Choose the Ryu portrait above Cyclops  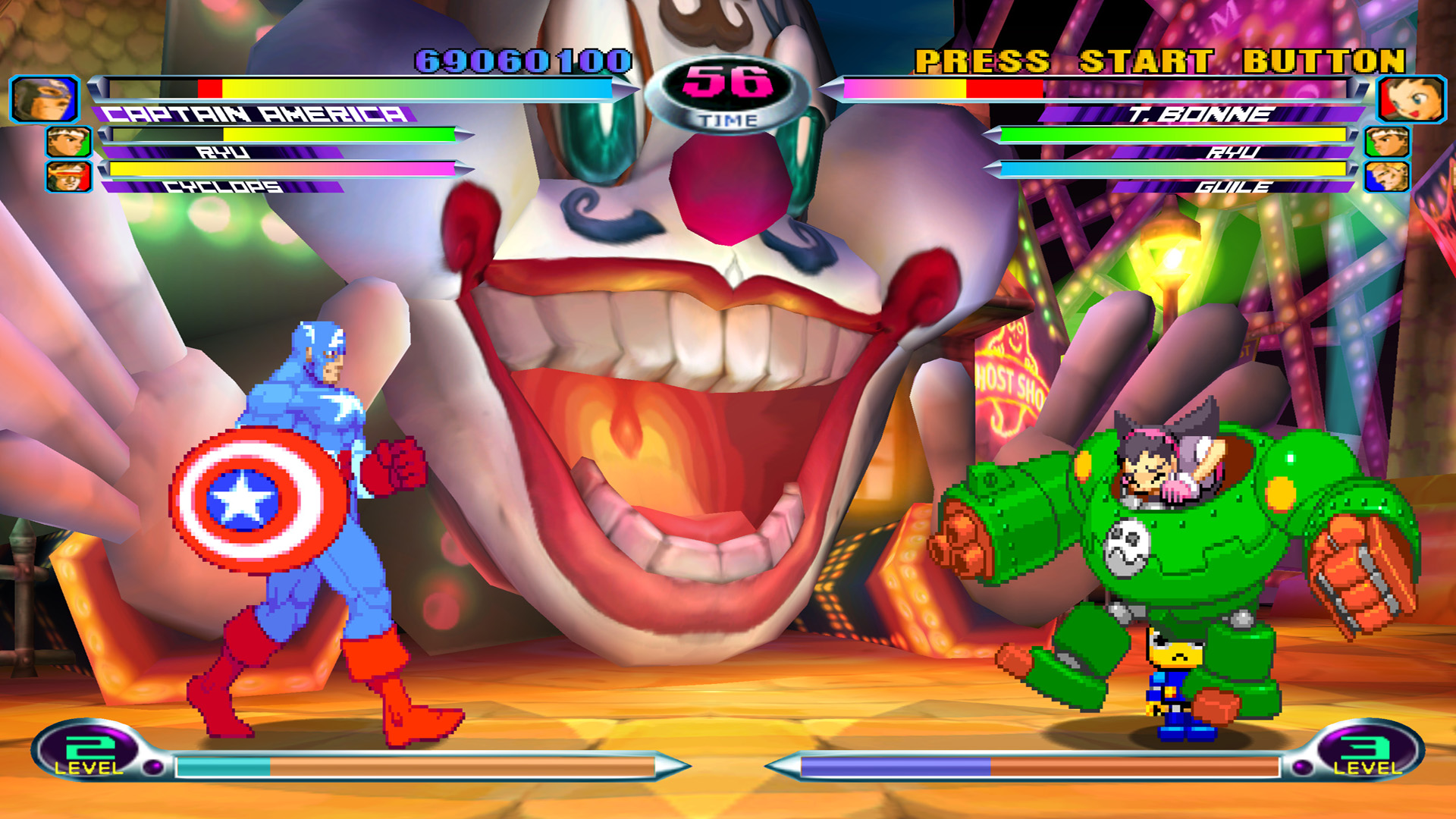[69, 142]
